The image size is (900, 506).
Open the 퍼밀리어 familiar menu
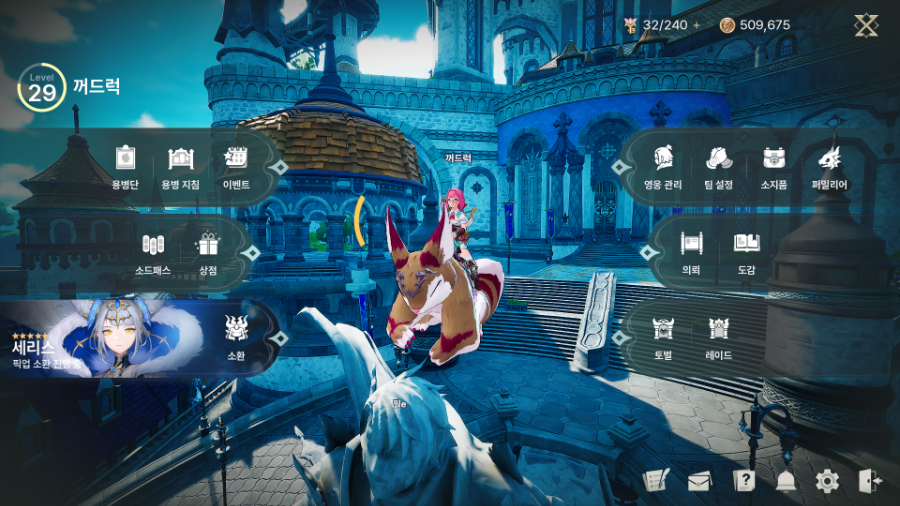(829, 164)
